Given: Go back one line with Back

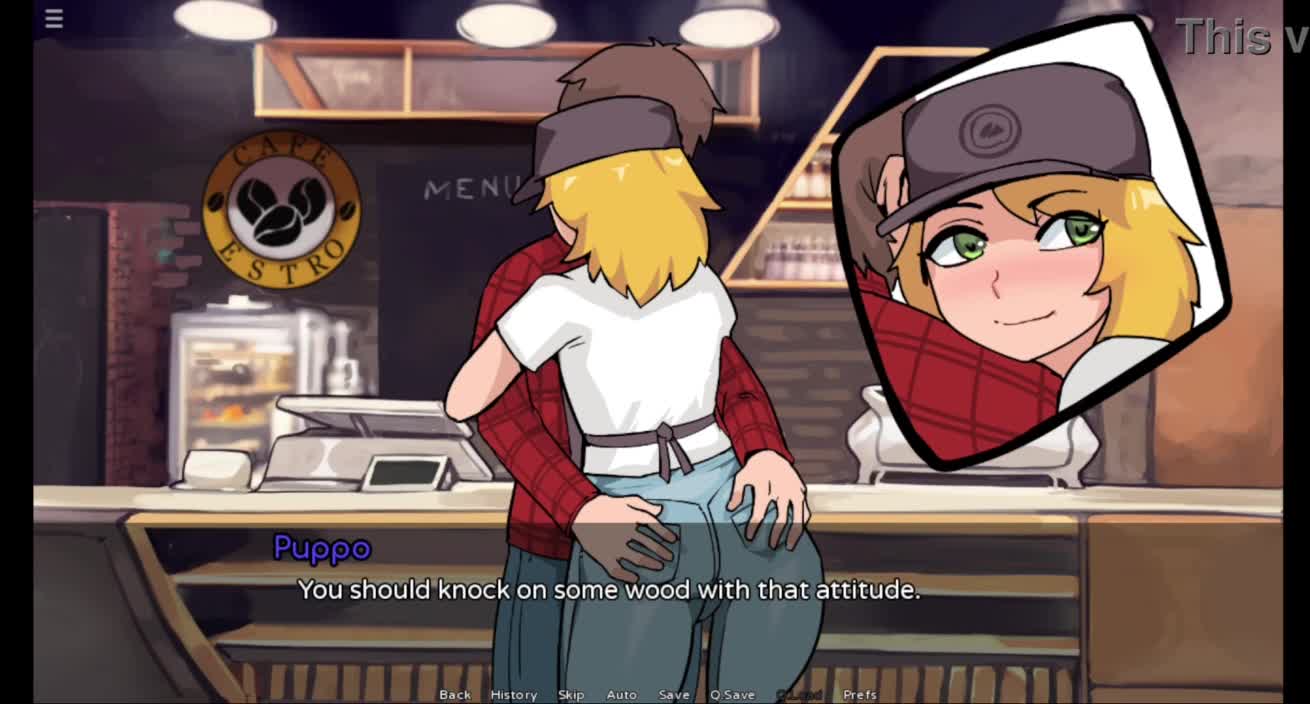Looking at the screenshot, I should point(455,694).
